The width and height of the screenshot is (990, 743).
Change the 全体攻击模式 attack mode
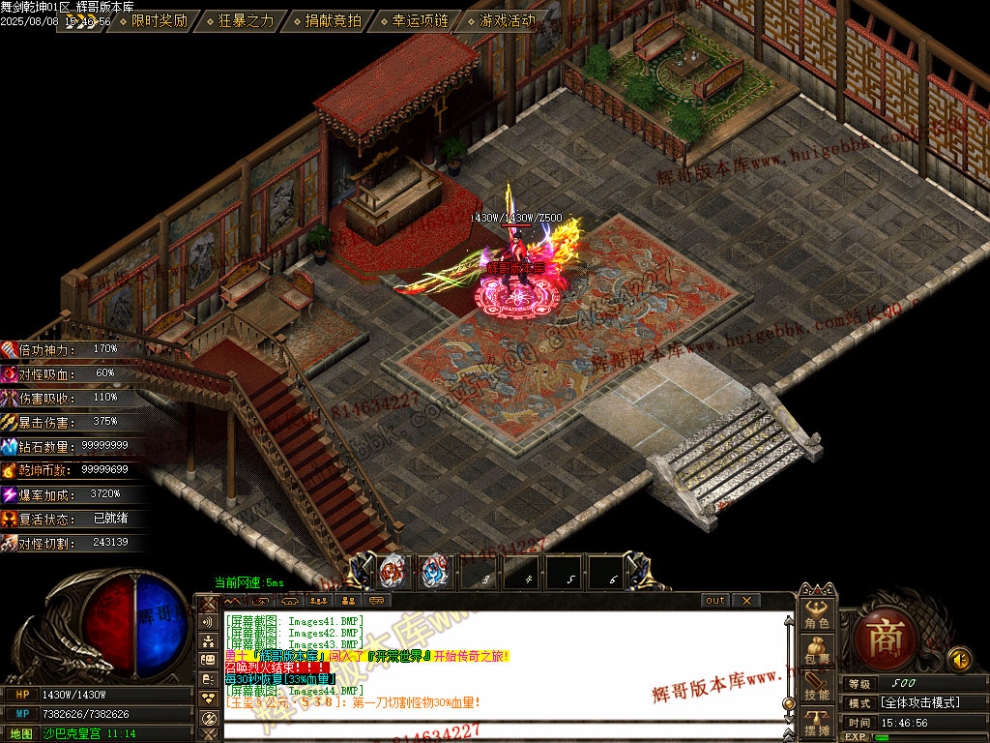click(x=919, y=703)
